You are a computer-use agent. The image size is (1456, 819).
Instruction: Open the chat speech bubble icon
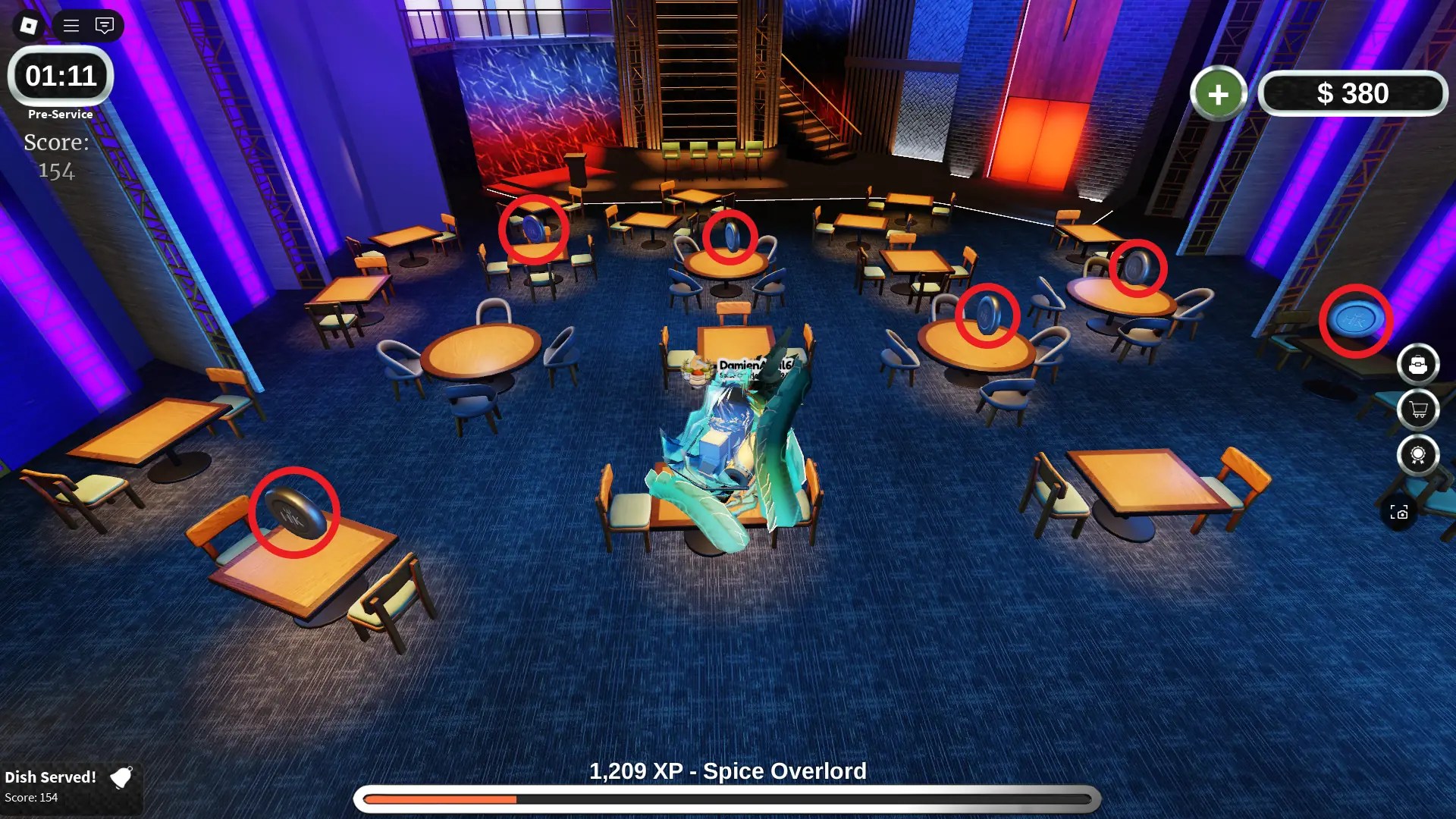(x=104, y=26)
